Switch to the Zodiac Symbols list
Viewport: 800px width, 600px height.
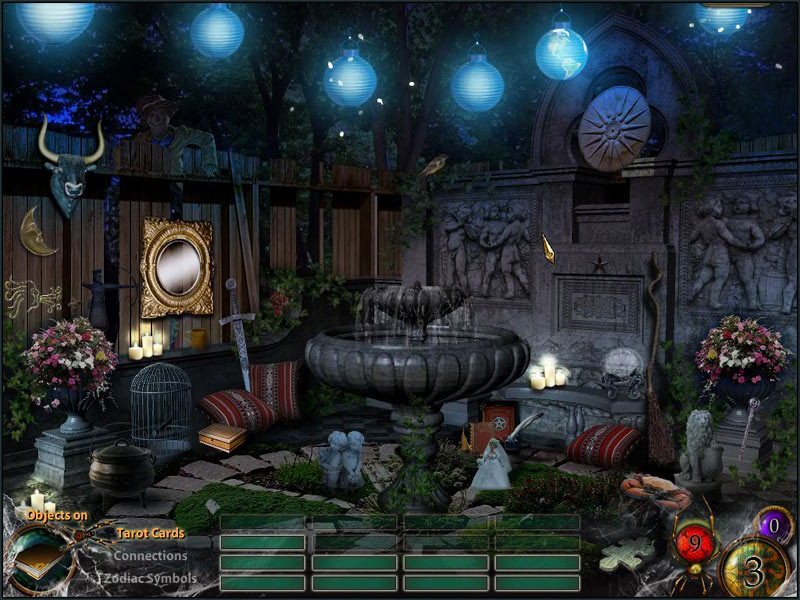(151, 578)
